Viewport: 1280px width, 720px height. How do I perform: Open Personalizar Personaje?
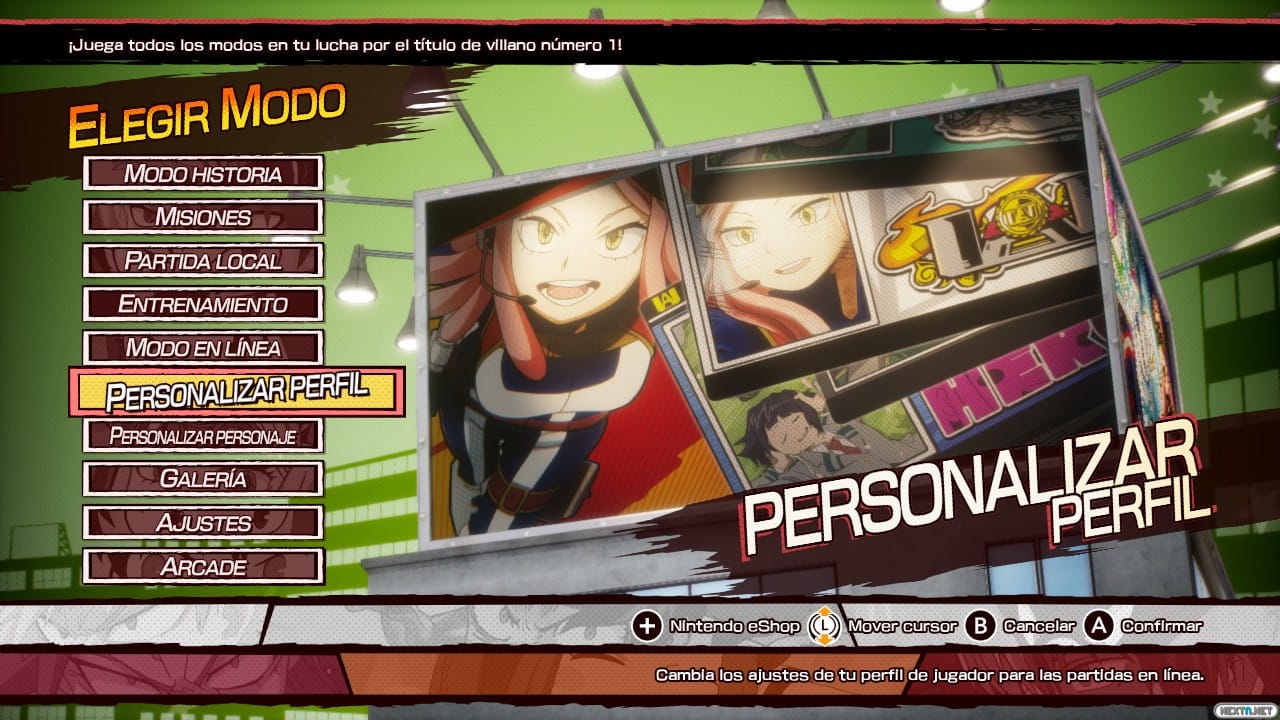click(203, 436)
